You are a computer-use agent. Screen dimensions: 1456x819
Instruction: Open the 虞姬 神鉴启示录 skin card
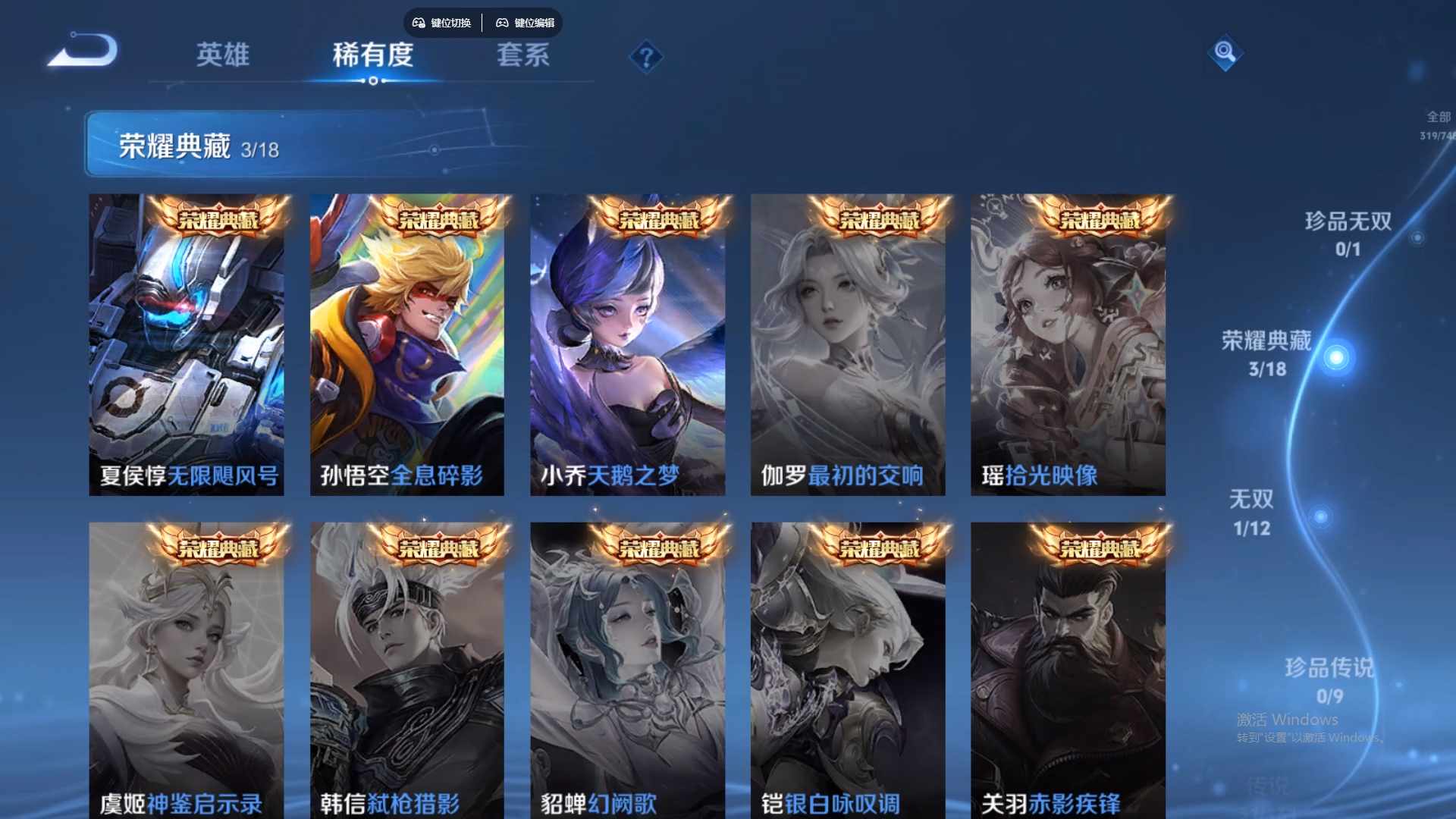tap(187, 671)
